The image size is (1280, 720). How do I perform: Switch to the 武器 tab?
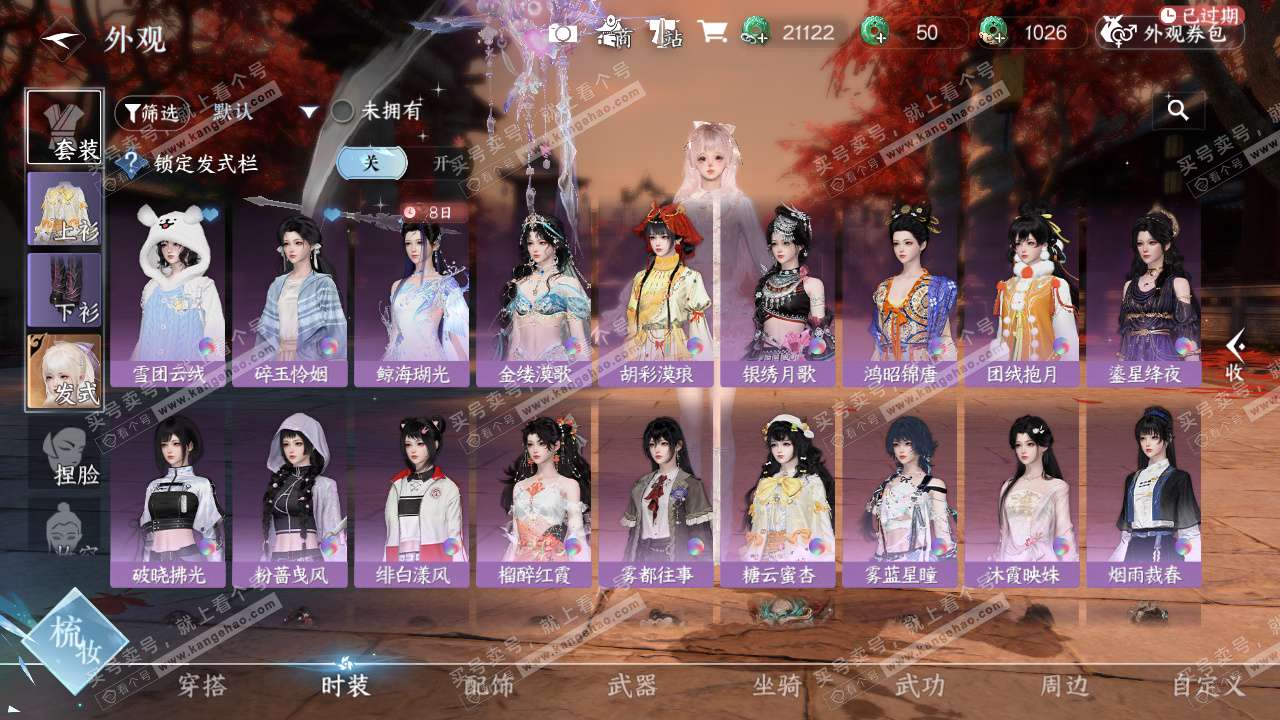point(632,686)
